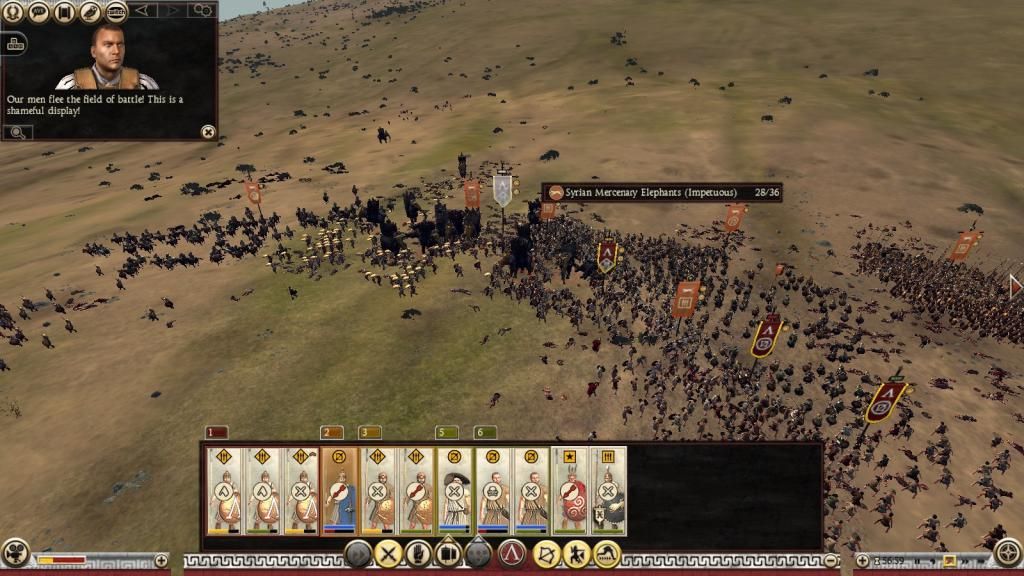Click the camera icon at bottom left
The height and width of the screenshot is (576, 1024).
click(15, 553)
